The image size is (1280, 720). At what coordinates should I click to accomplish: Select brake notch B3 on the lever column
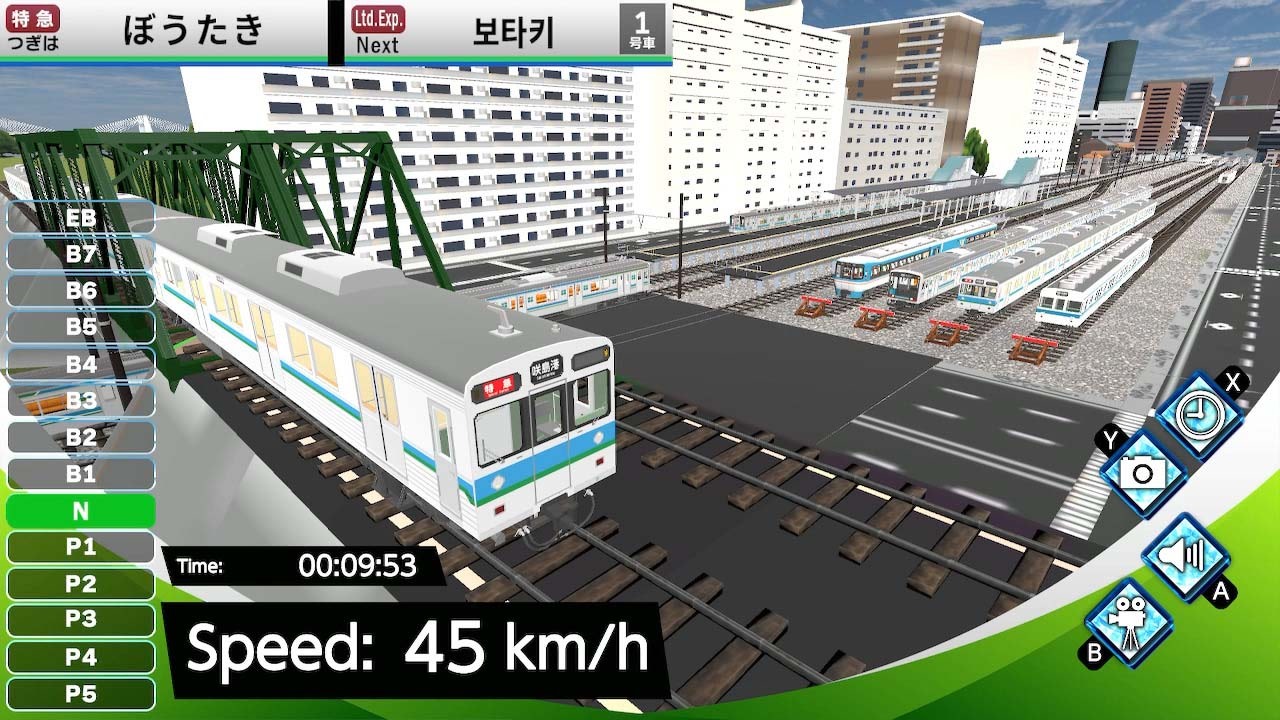(x=78, y=401)
